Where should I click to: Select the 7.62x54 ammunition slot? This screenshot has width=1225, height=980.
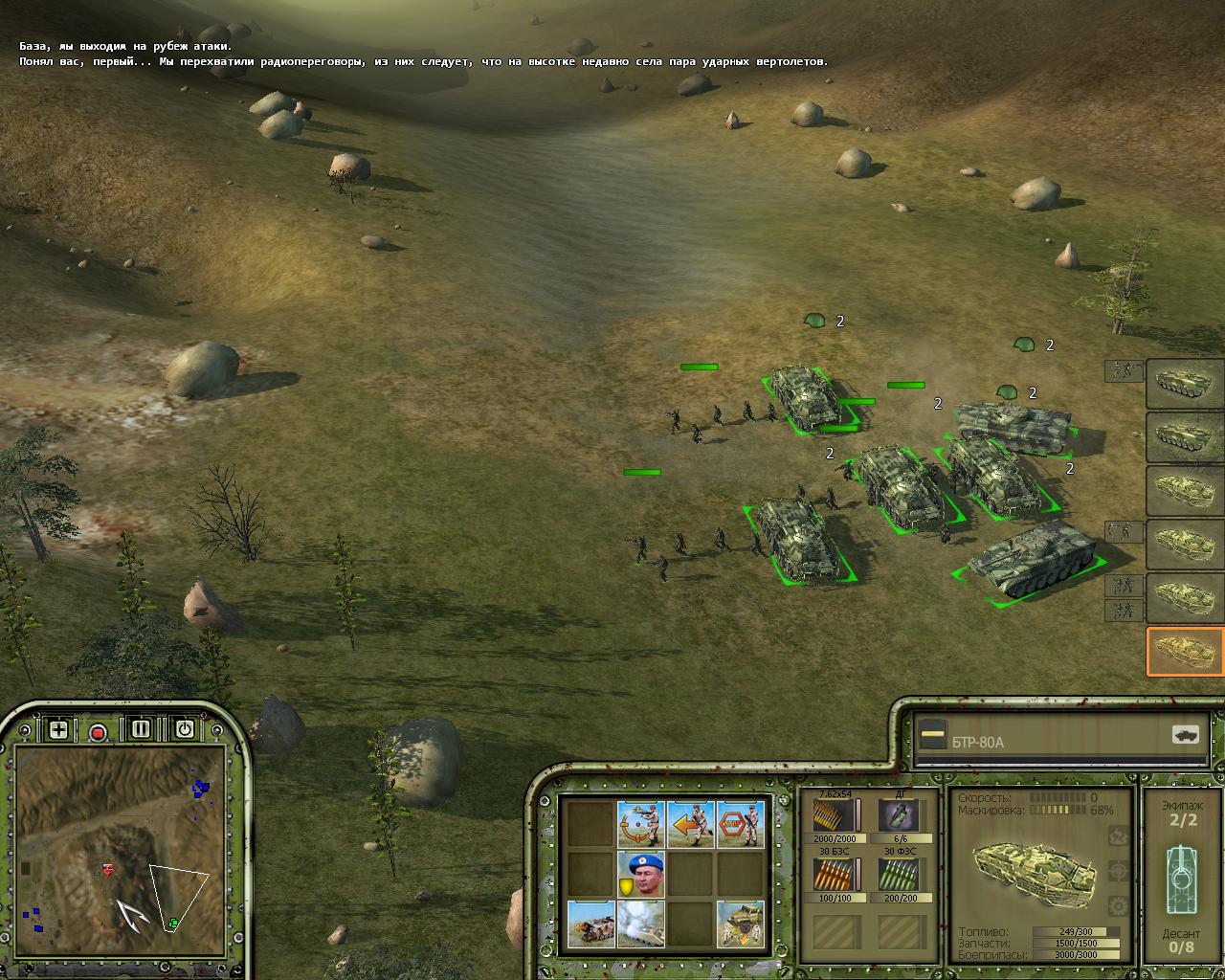coord(834,816)
